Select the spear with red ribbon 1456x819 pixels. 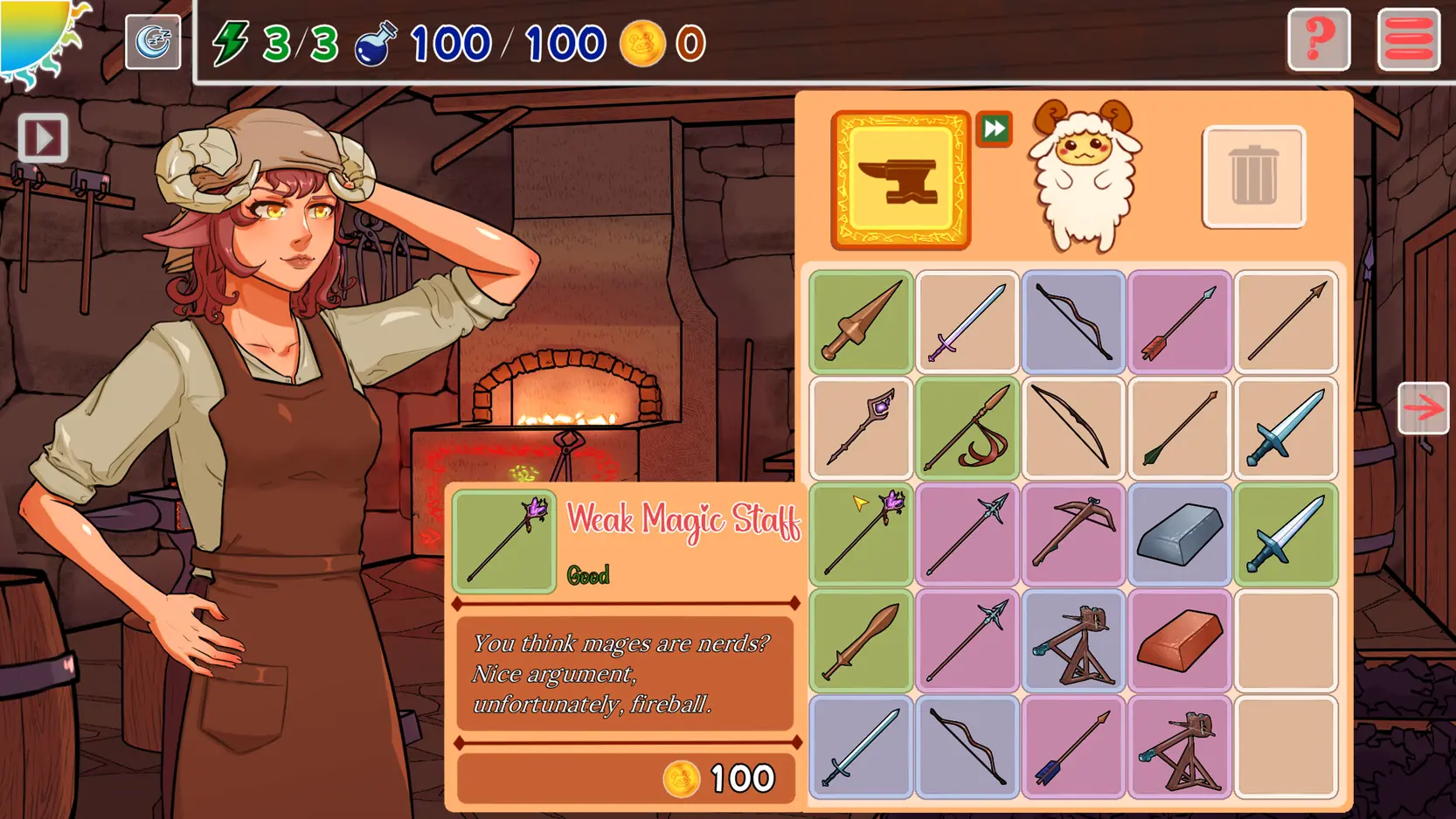967,428
